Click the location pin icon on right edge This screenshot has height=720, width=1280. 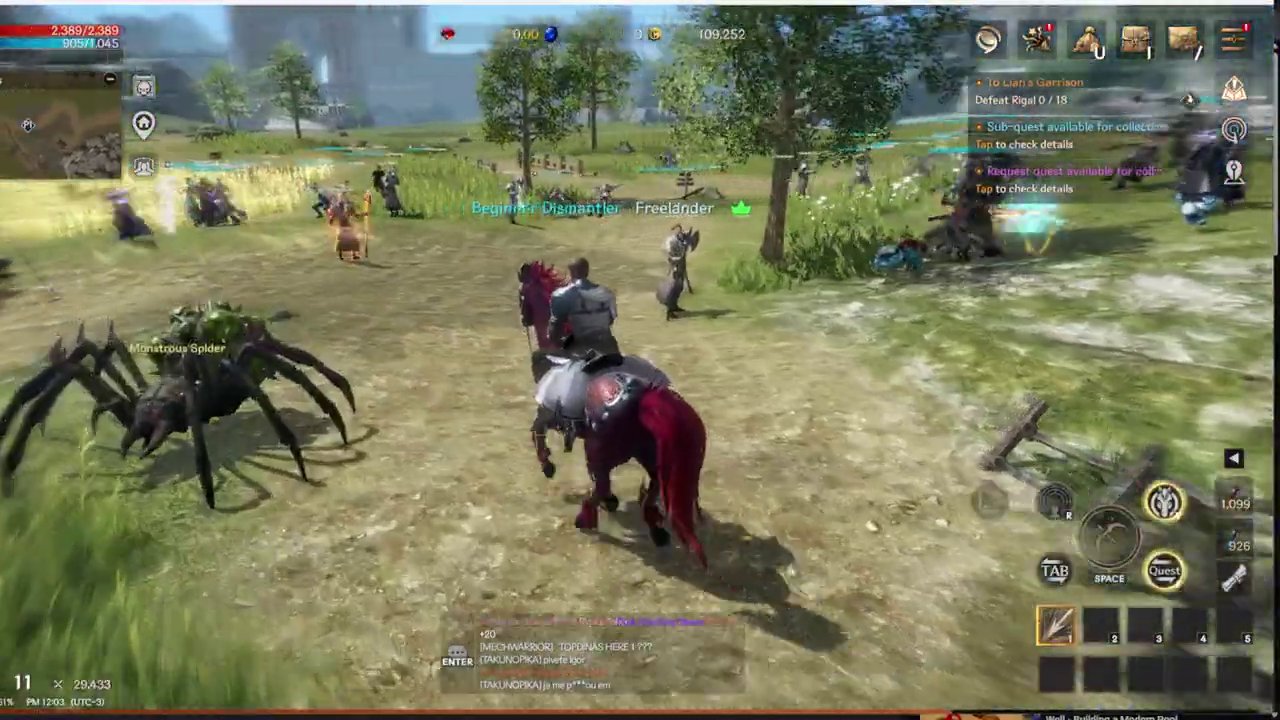coord(1234,172)
